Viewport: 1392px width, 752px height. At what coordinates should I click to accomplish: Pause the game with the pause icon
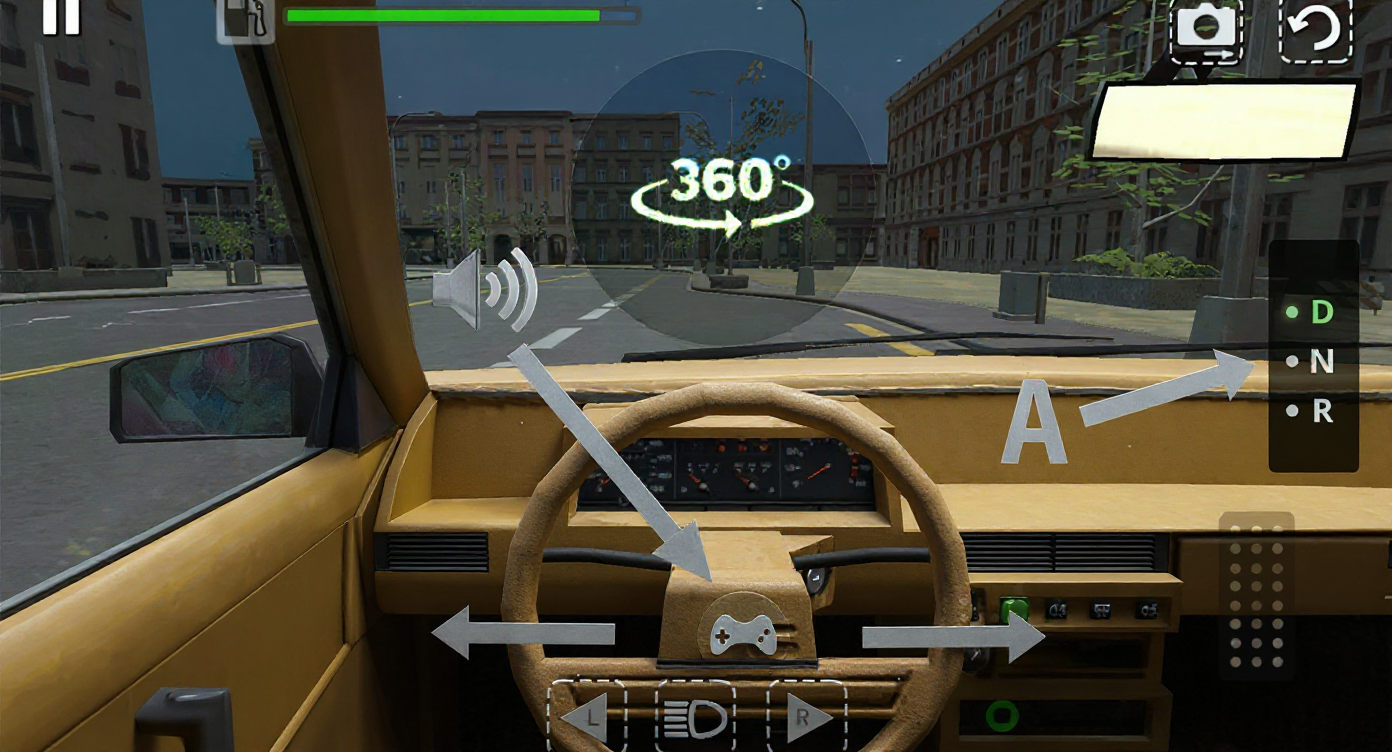(60, 18)
